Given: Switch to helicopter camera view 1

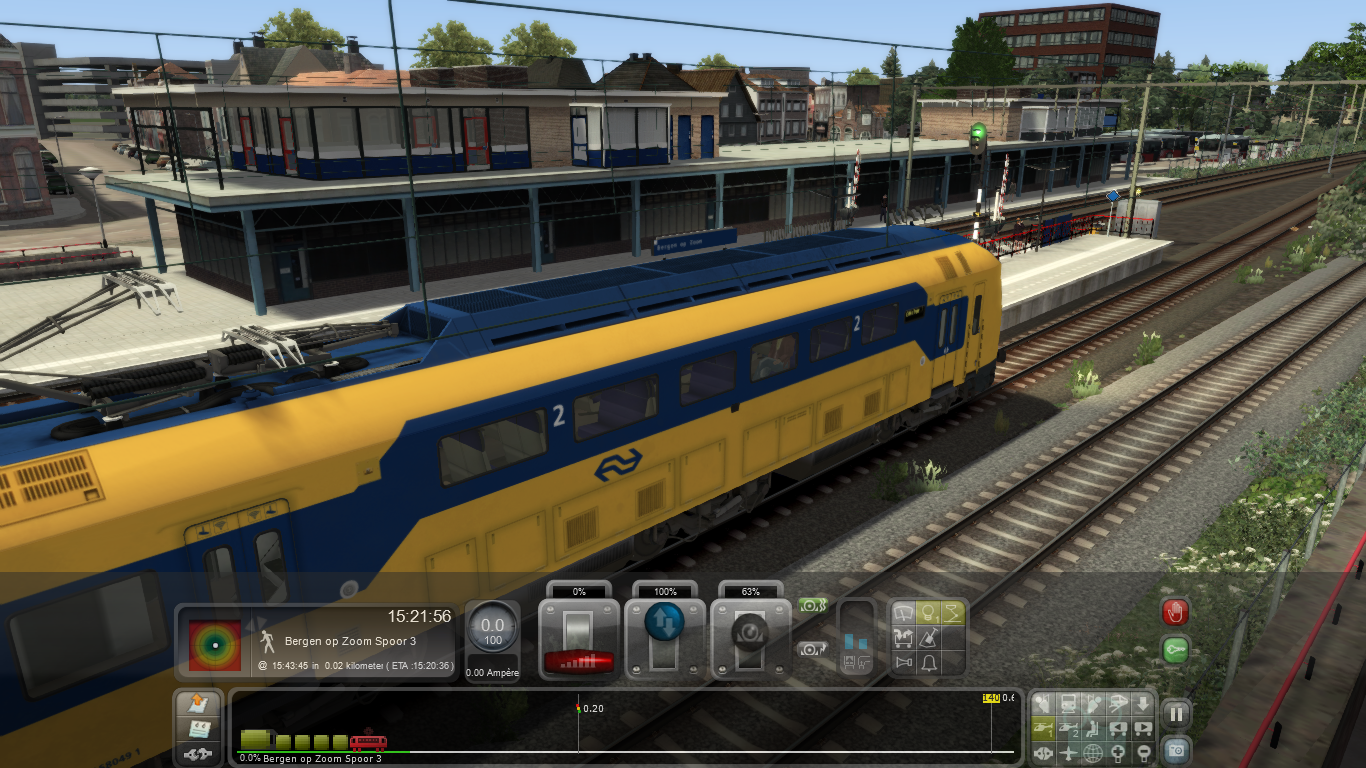Looking at the screenshot, I should (x=1043, y=728).
